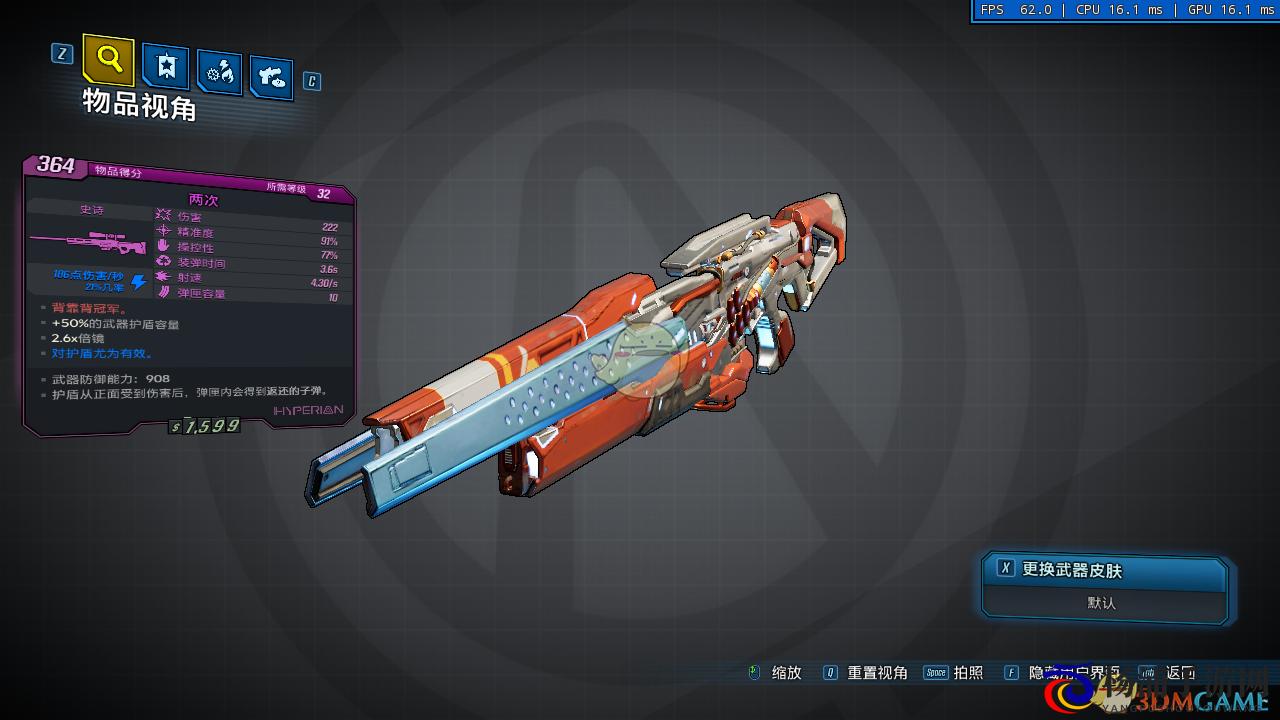Switch to the gun and grenade tab
1280x720 pixels.
point(271,76)
